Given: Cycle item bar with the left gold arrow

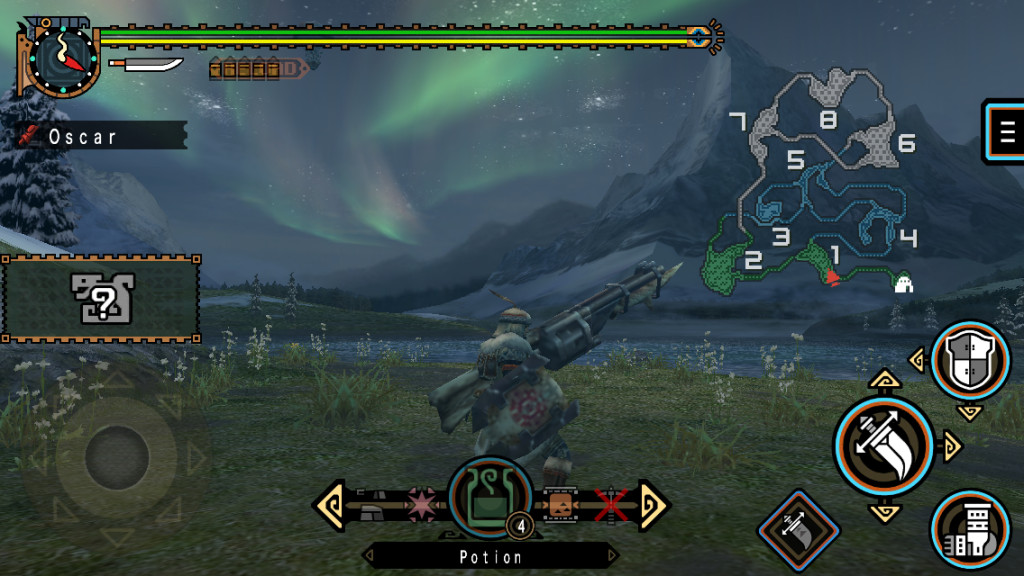Looking at the screenshot, I should coord(331,504).
